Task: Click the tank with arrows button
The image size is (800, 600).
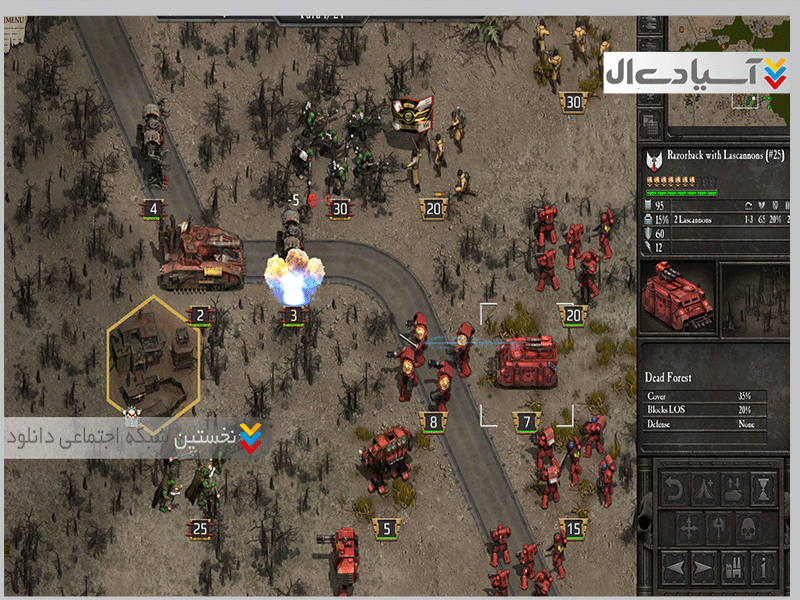Action: pos(733,489)
